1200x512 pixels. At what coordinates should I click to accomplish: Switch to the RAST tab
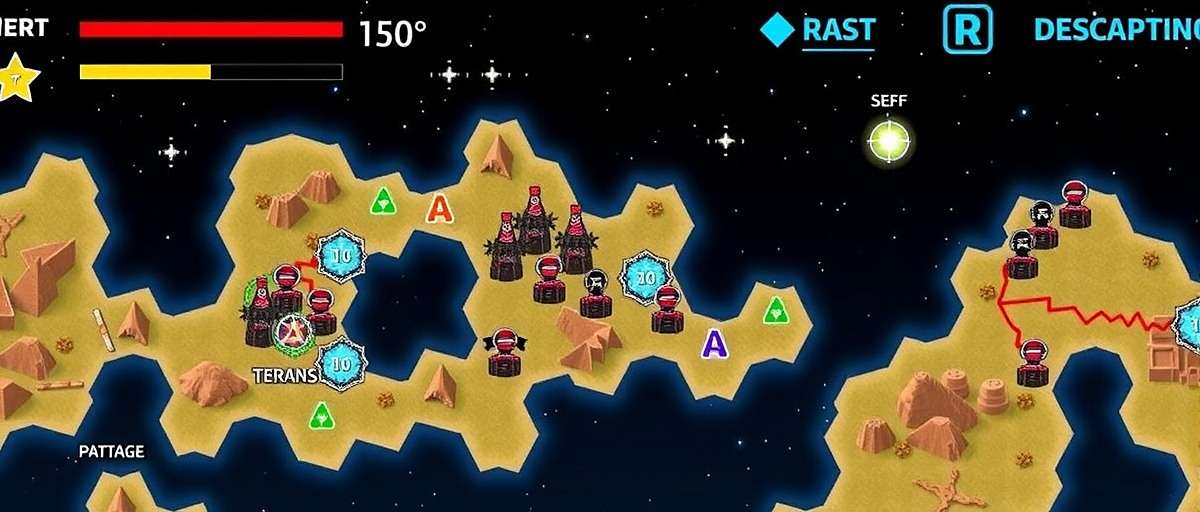838,30
